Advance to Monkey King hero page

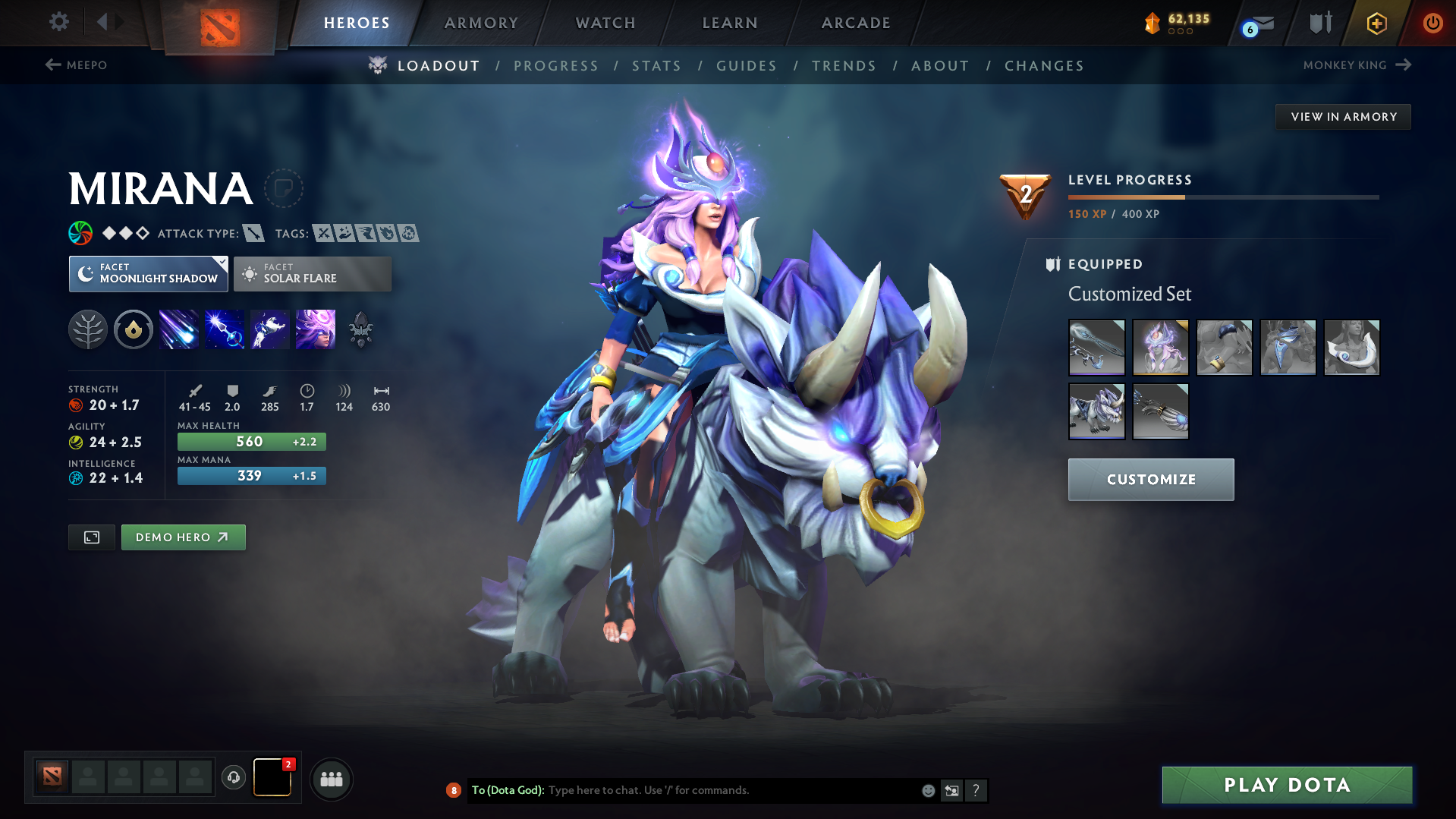1358,65
